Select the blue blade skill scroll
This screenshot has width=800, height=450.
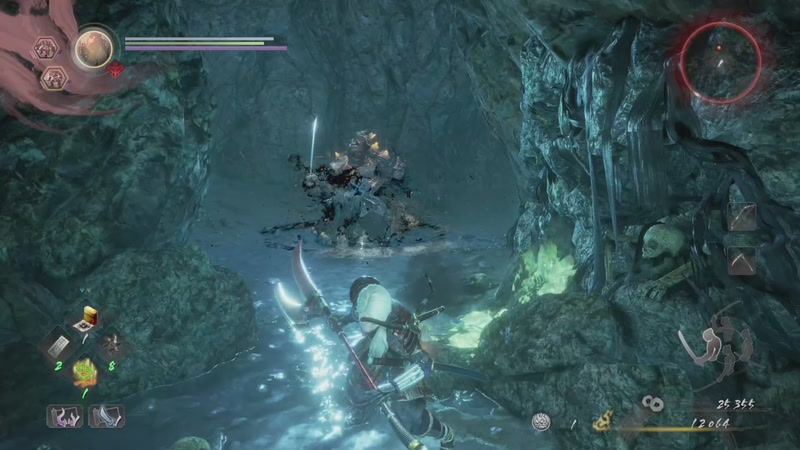(104, 415)
